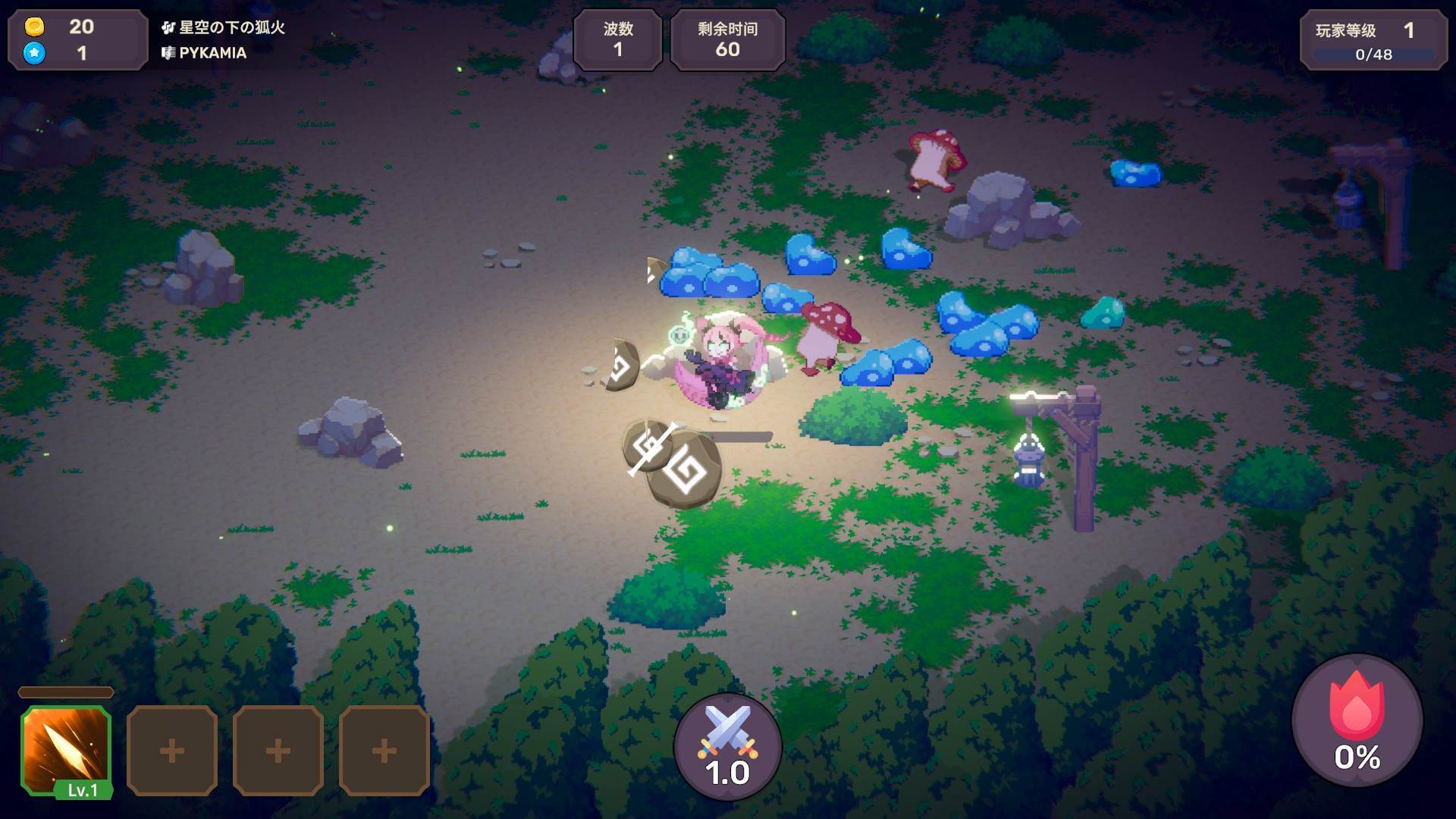
Task: Trigger the red flame 0% gauge button
Action: [1357, 720]
